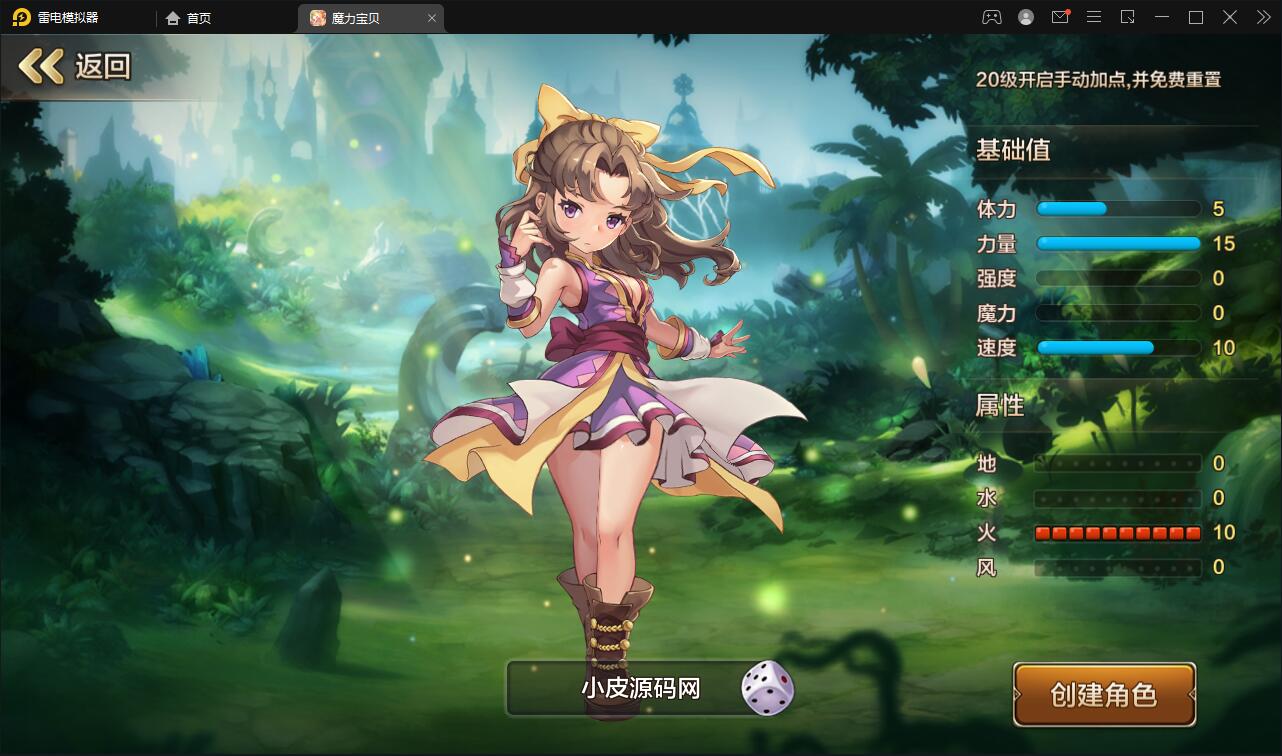Click the 速度 stat bar
Image resolution: width=1282 pixels, height=756 pixels.
click(x=1118, y=347)
